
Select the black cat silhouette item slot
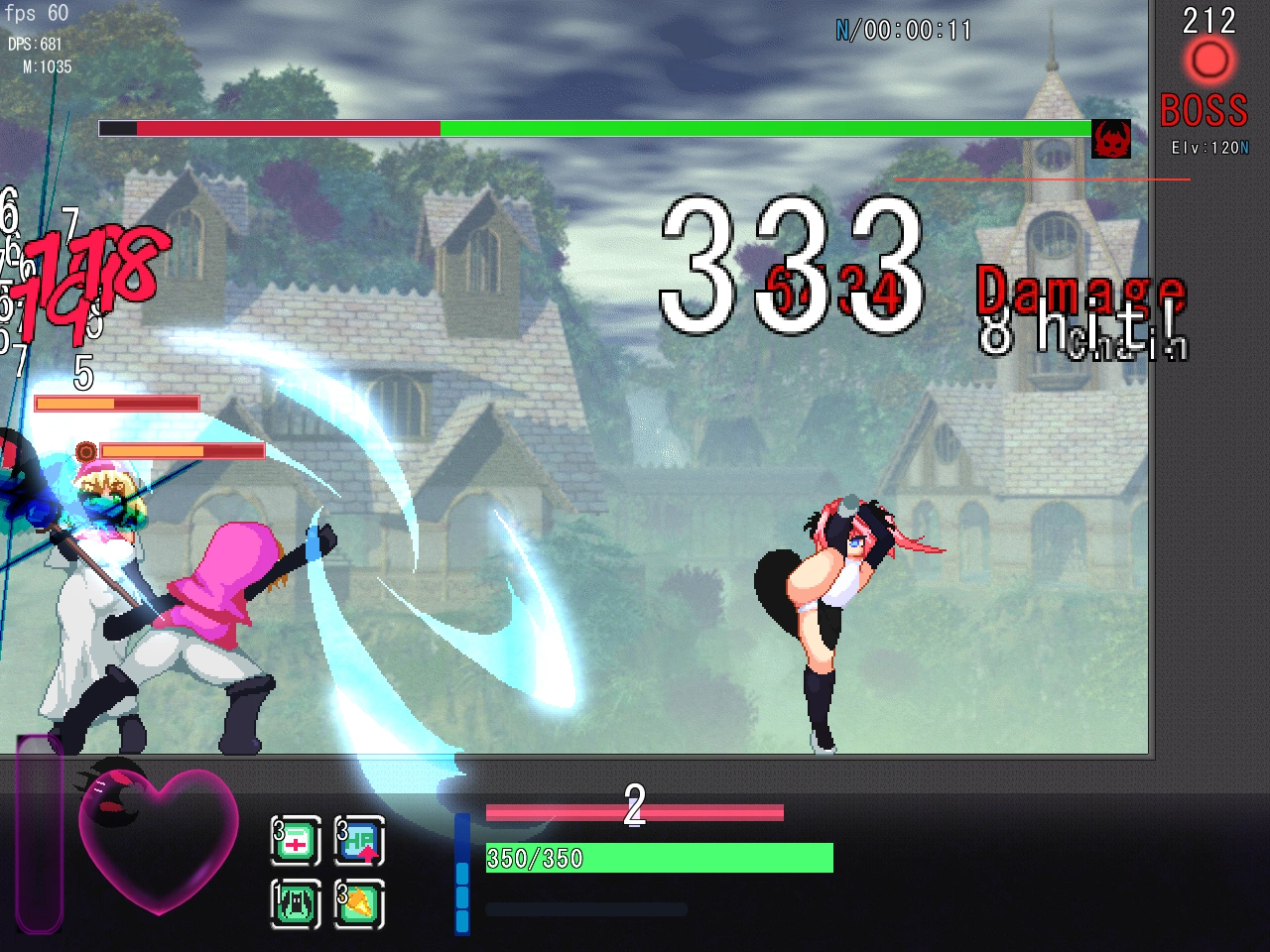coord(296,903)
